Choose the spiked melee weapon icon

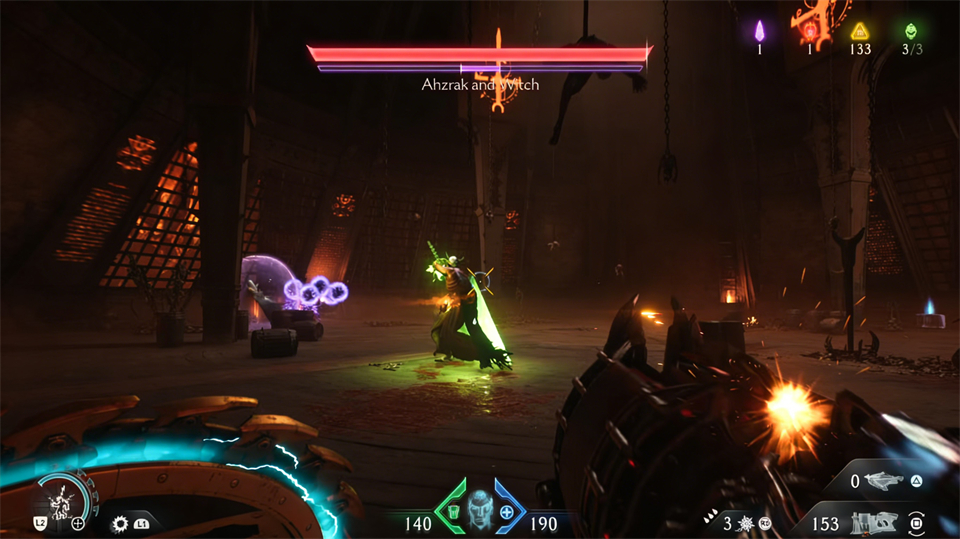pos(745,522)
